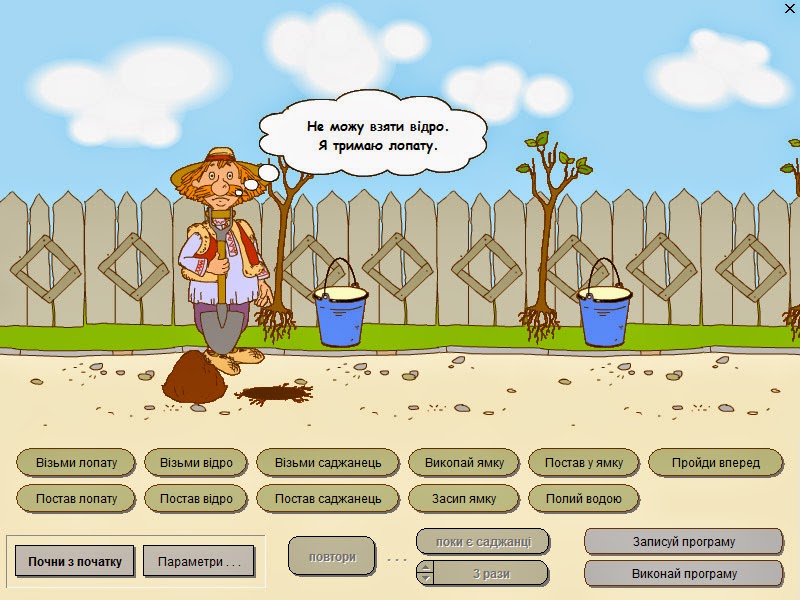Click 'Записуй програму' to record a program

(x=683, y=542)
